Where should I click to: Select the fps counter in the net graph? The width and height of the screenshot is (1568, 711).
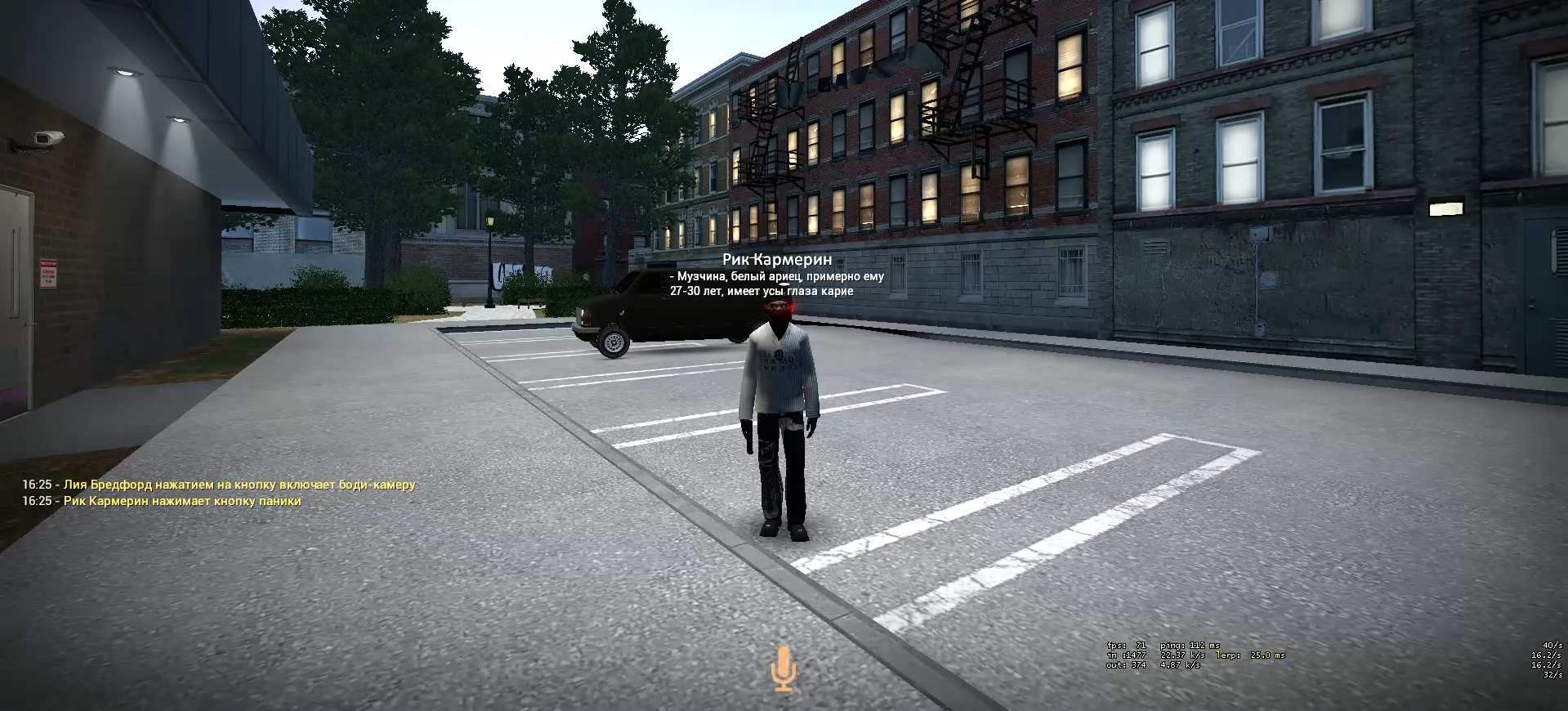(x=1128, y=646)
